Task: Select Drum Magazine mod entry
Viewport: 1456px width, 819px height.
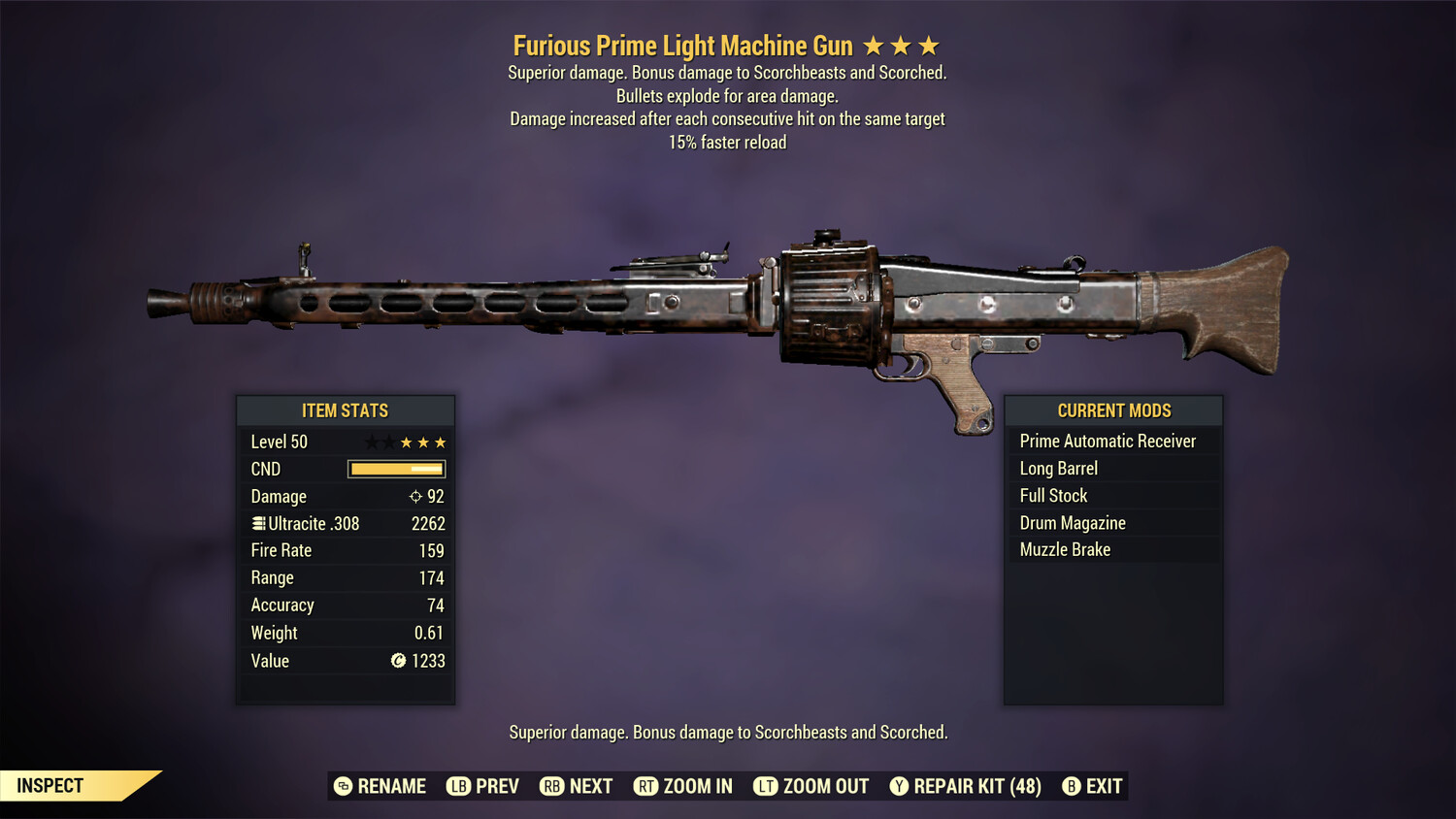Action: (x=1072, y=522)
